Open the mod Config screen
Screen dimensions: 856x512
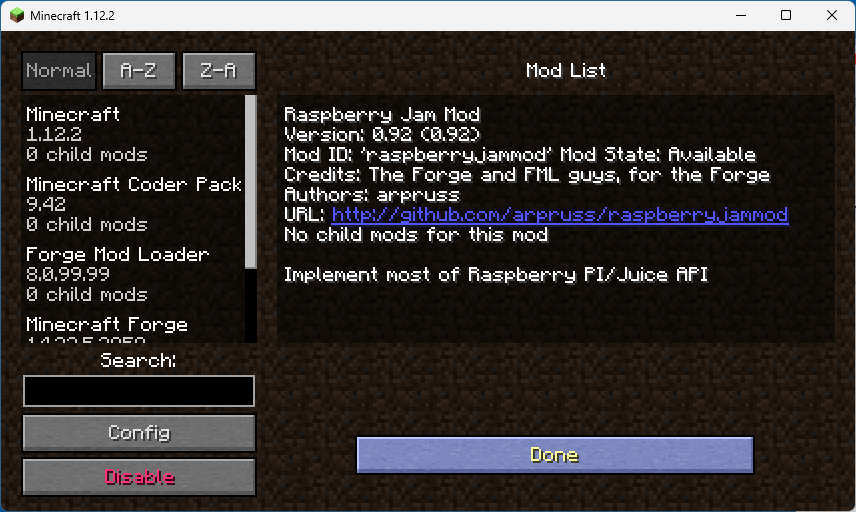(x=139, y=433)
